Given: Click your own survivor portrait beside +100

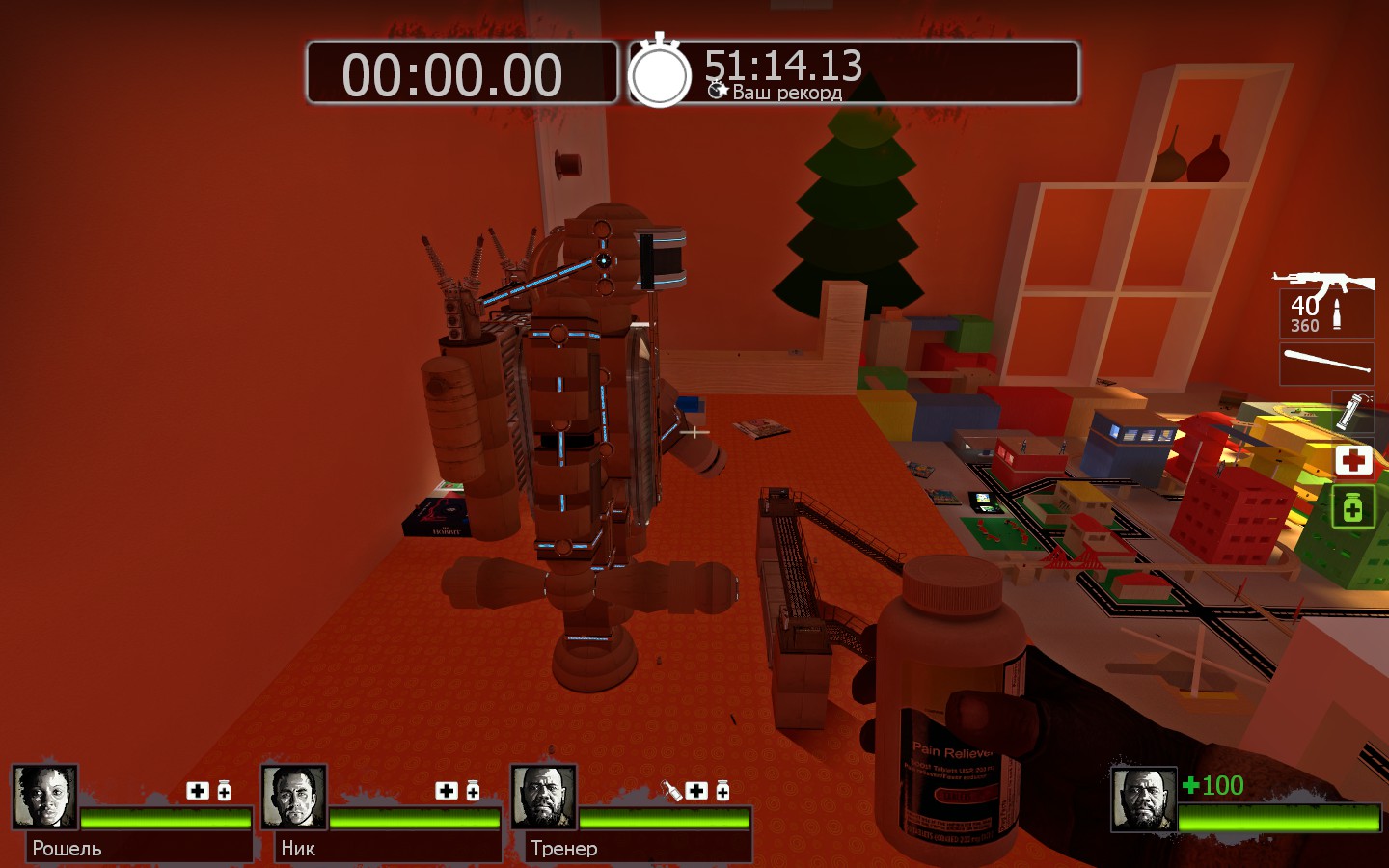Looking at the screenshot, I should click(1143, 799).
